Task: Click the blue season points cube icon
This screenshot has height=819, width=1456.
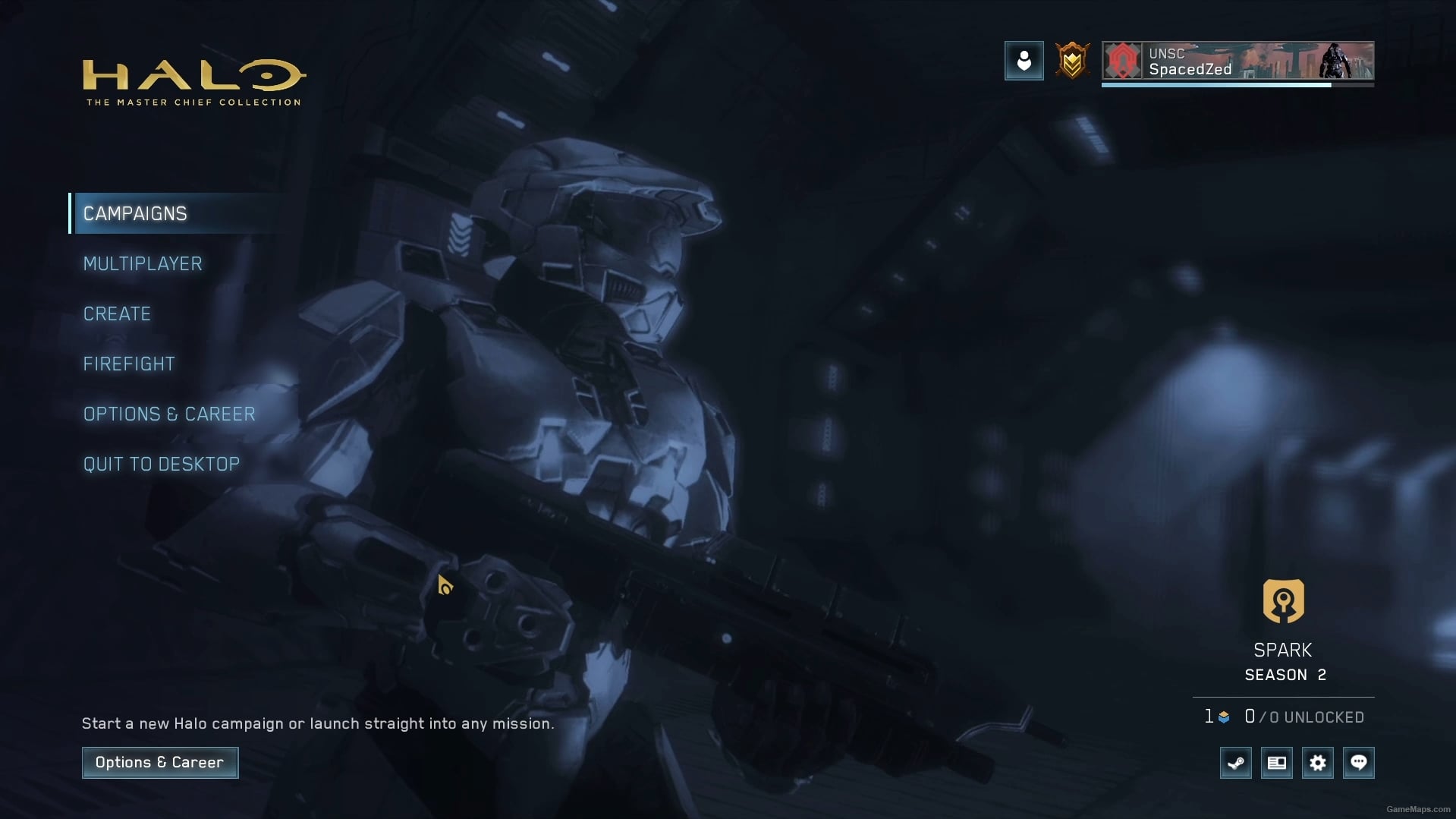Action: (1223, 717)
